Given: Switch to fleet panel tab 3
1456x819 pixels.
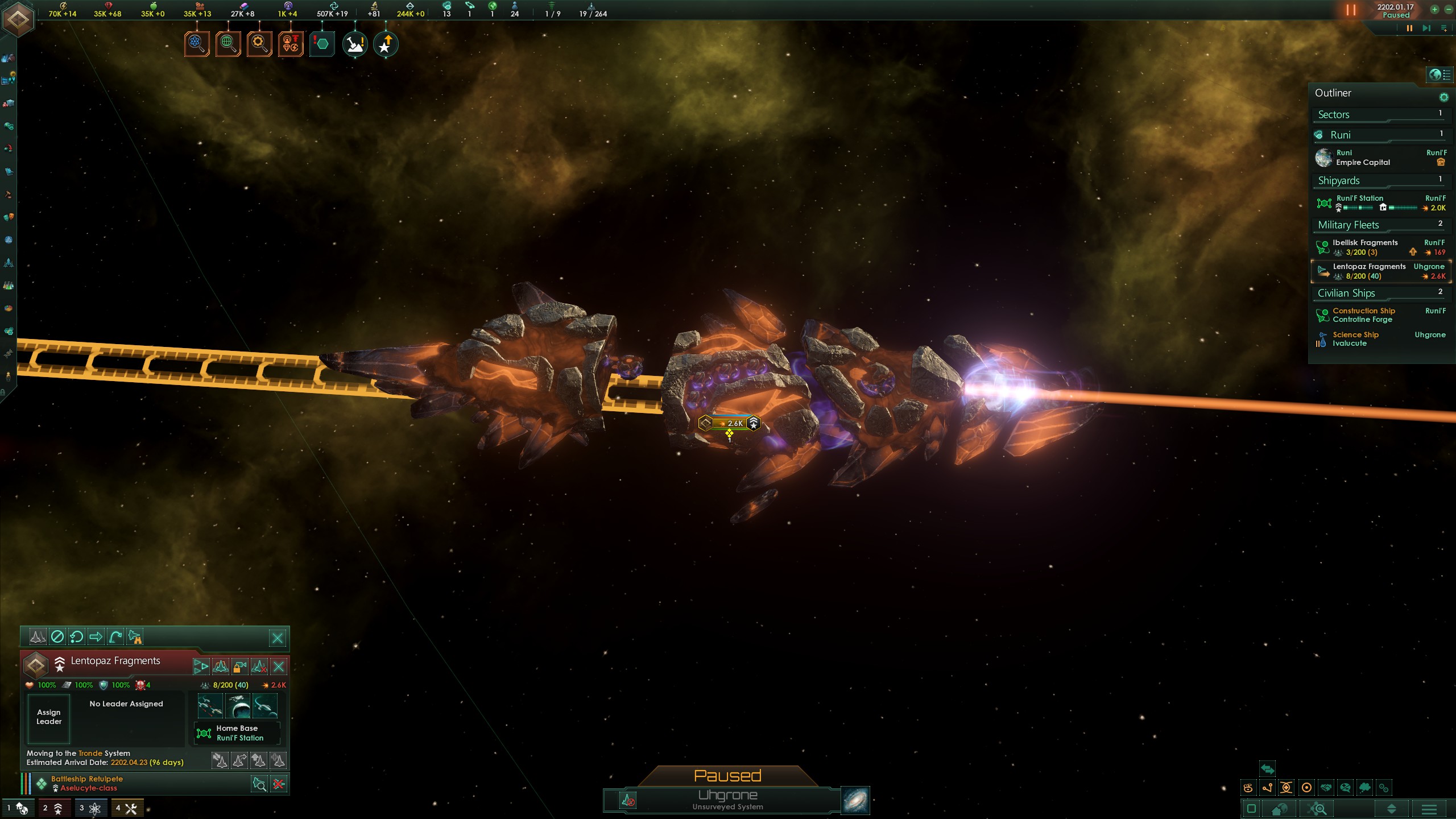Looking at the screenshot, I should 91,808.
